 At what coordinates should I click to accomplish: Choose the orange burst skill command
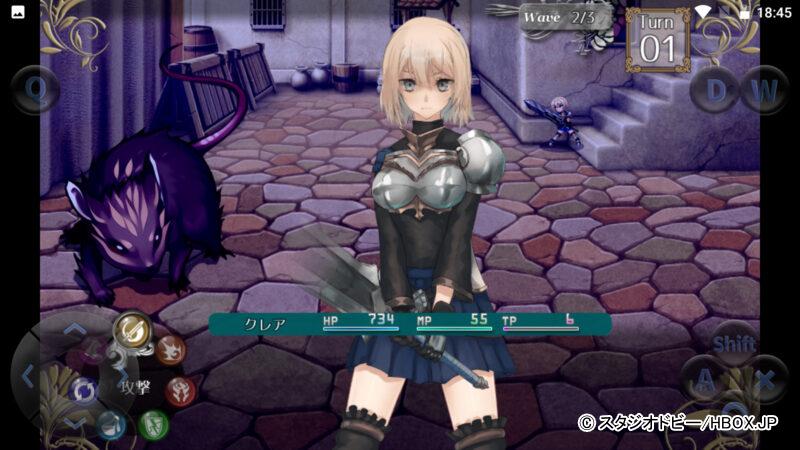pyautogui.click(x=170, y=350)
